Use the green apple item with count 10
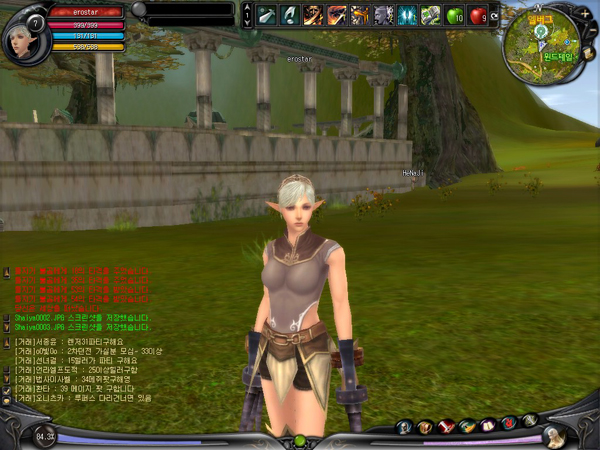Viewport: 600px width, 450px height. 454,14
